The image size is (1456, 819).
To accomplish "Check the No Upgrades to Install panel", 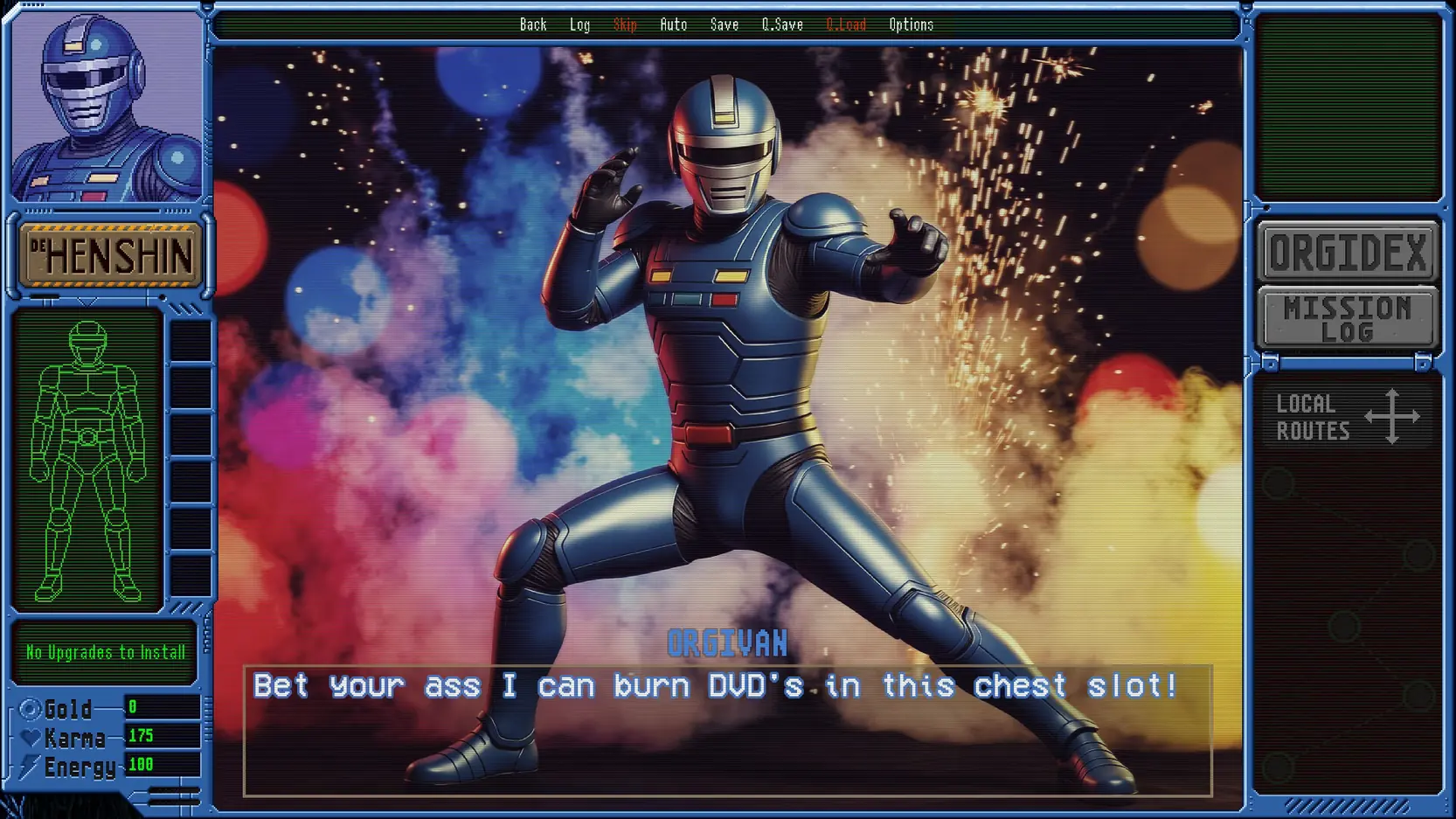I will click(105, 652).
